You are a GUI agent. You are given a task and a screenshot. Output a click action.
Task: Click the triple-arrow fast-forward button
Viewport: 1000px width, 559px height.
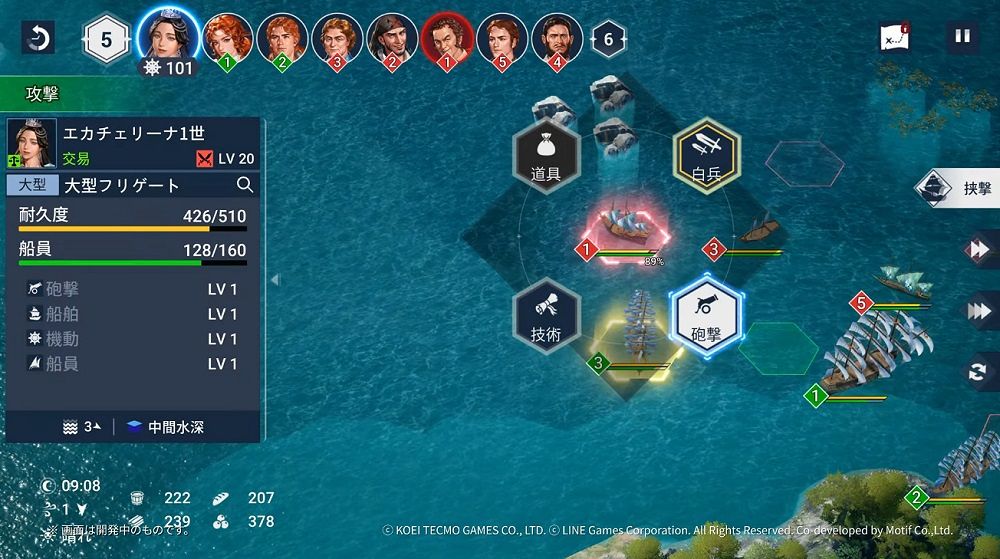[x=977, y=311]
